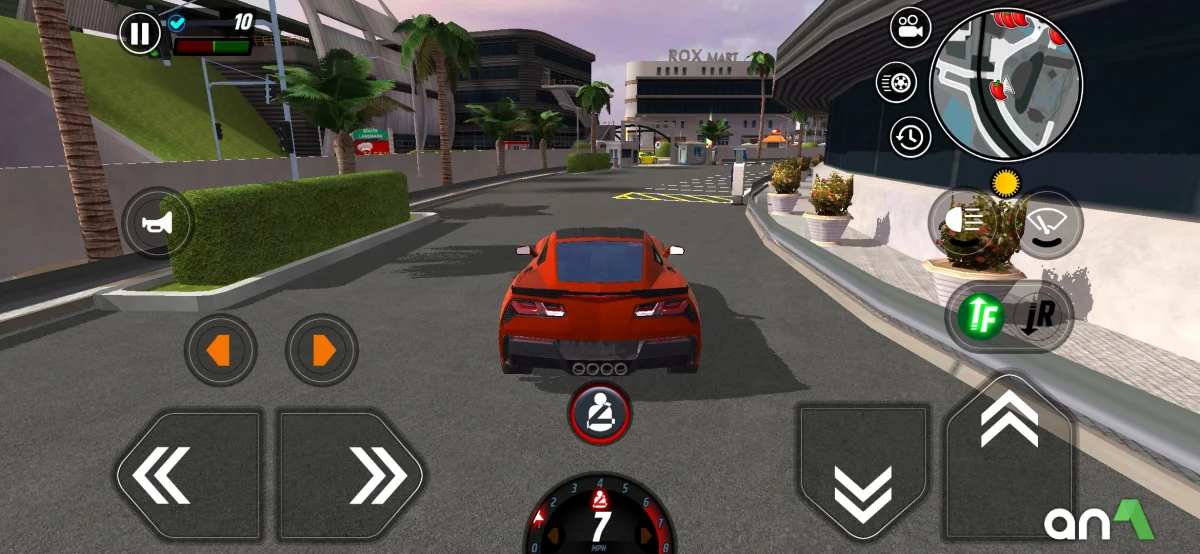This screenshot has width=1200, height=554.
Task: Steer right with the double-chevron button
Action: coord(350,474)
